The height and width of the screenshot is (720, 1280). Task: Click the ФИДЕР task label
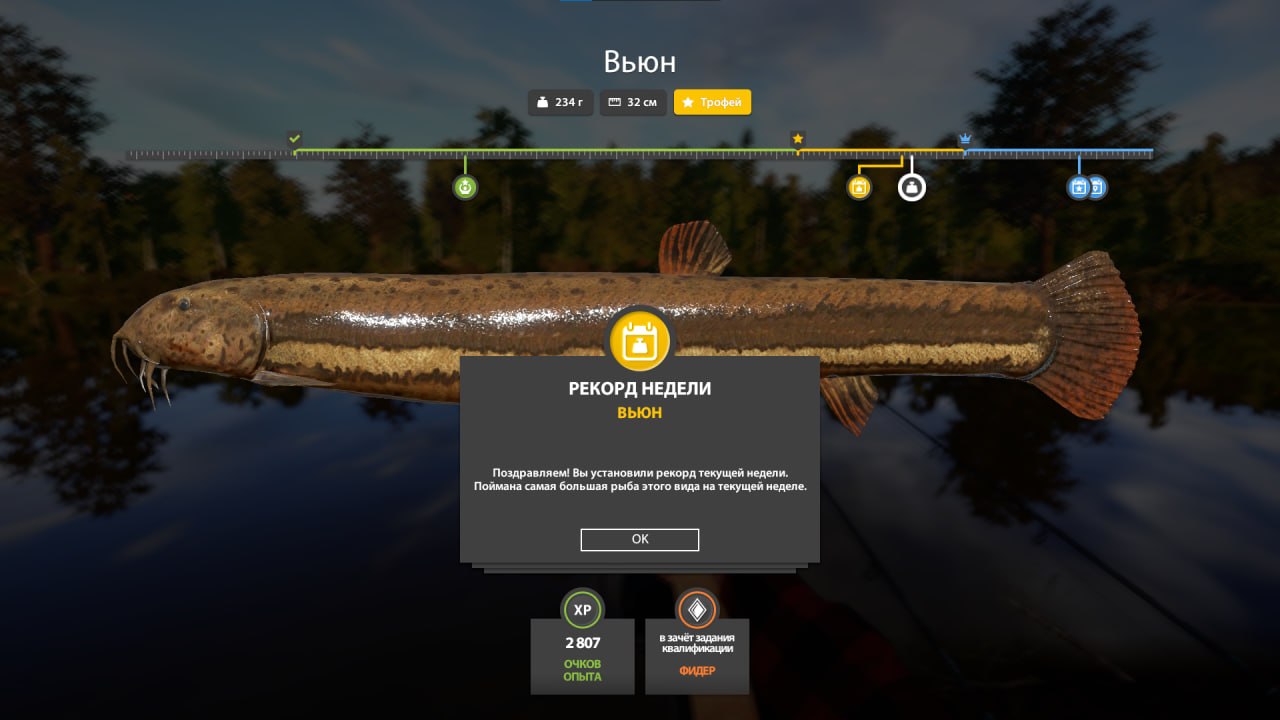point(697,672)
